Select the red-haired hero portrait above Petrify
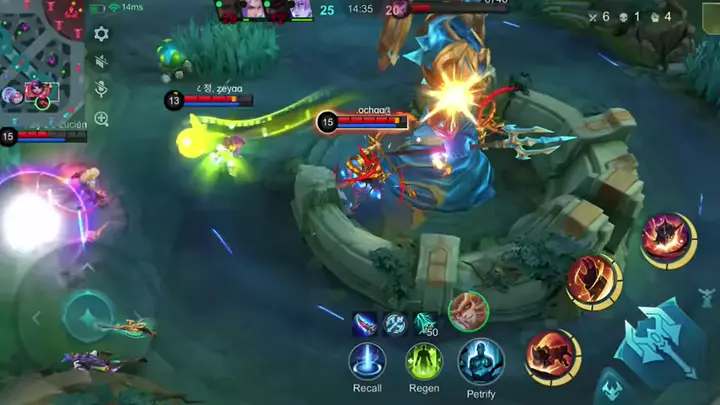 [x=467, y=311]
